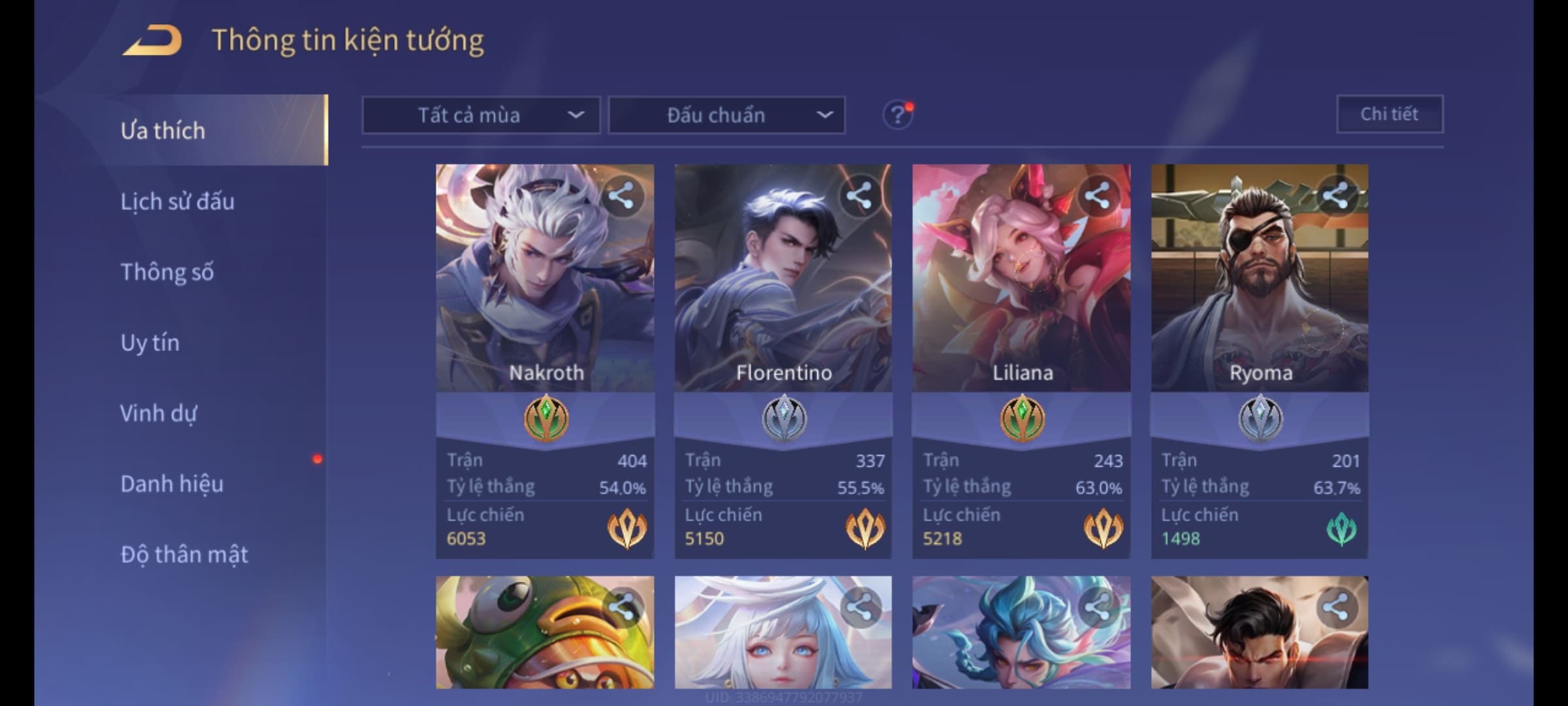Go back using the gold return arrow
This screenshot has height=706, width=1568.
[x=152, y=41]
